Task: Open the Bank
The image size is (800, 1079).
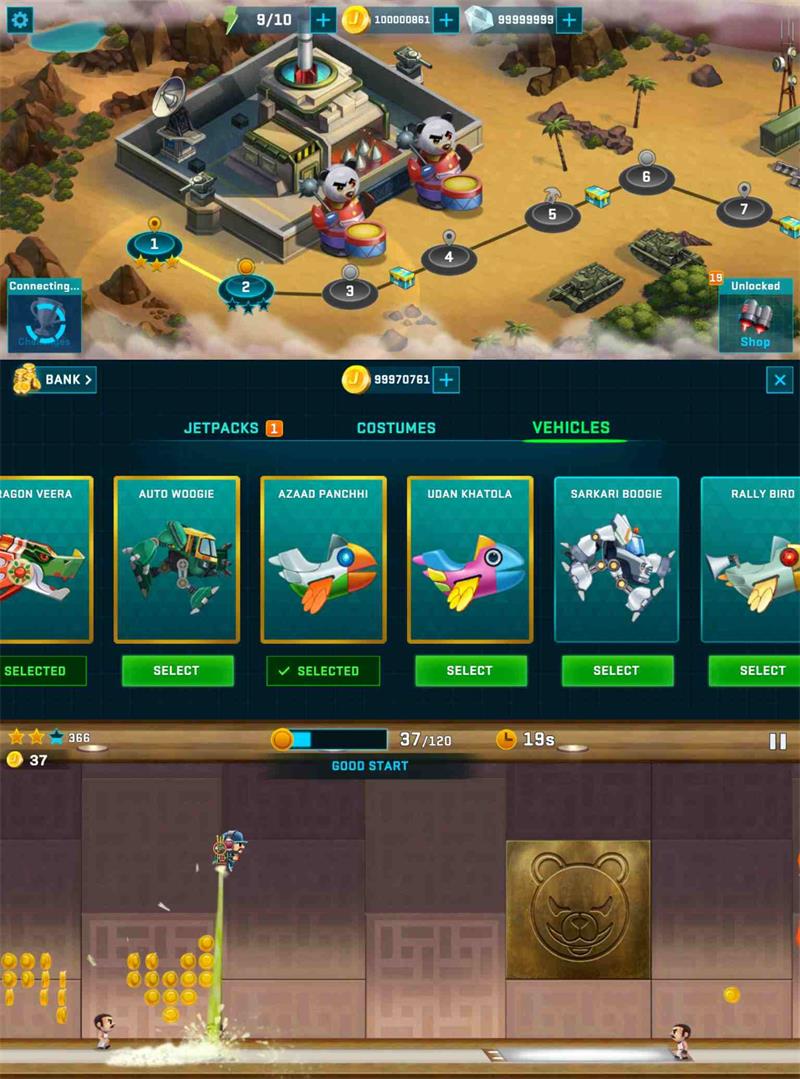Action: (x=56, y=379)
